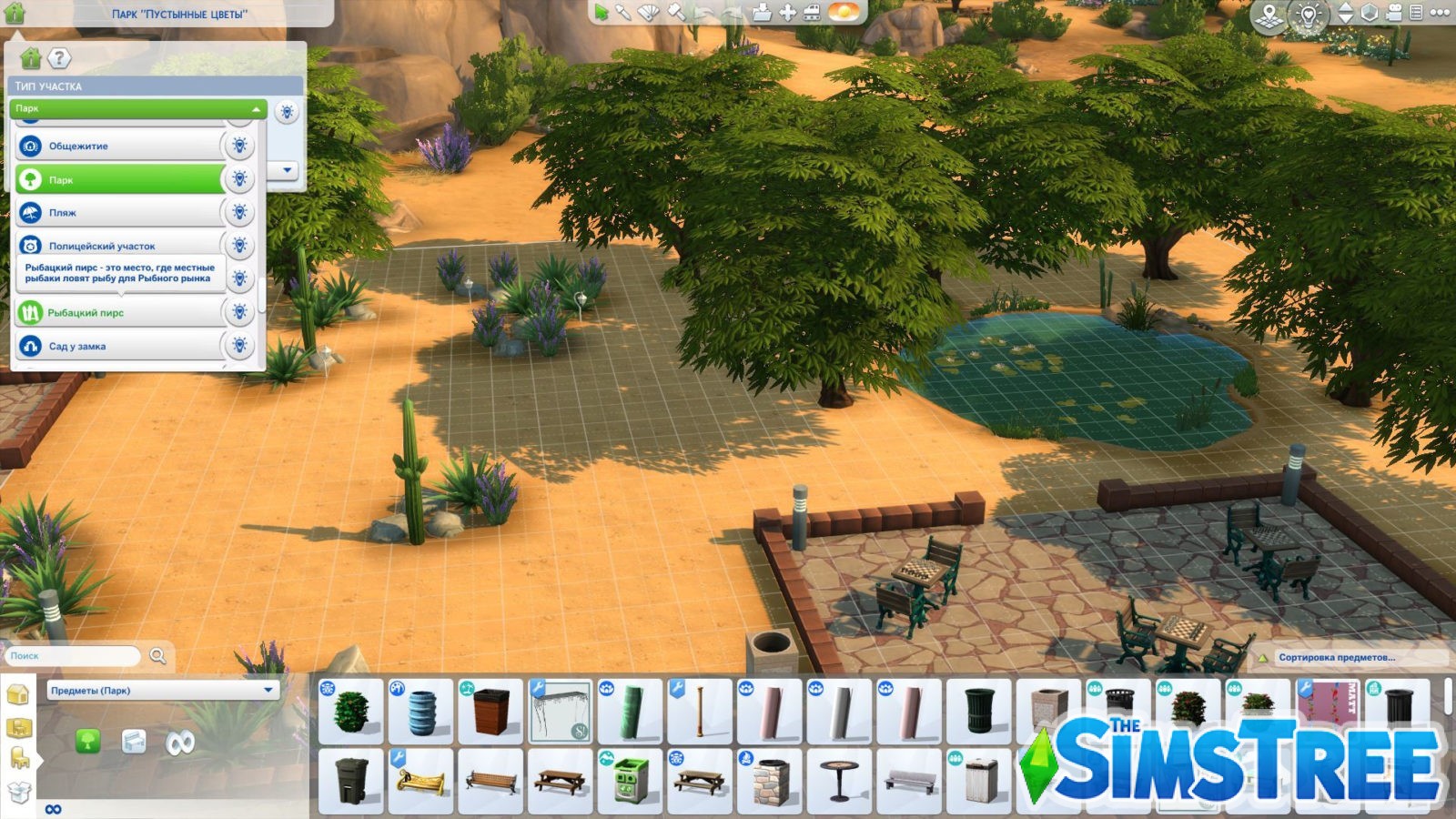This screenshot has height=819, width=1456.
Task: Pick the Рыбацкий пирс lot type
Action: [x=118, y=312]
